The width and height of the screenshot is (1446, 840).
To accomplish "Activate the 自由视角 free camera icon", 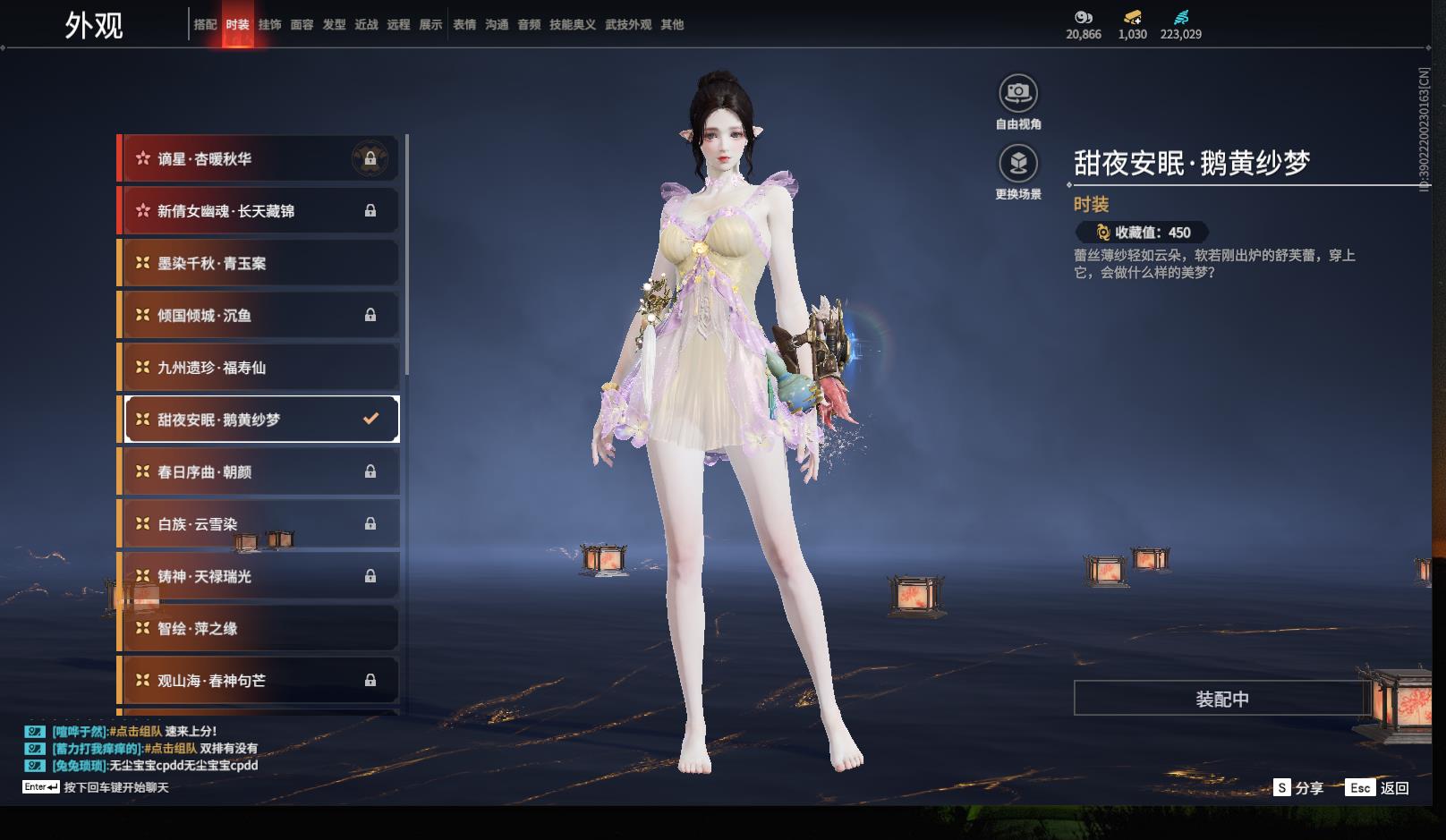I will pyautogui.click(x=1018, y=93).
